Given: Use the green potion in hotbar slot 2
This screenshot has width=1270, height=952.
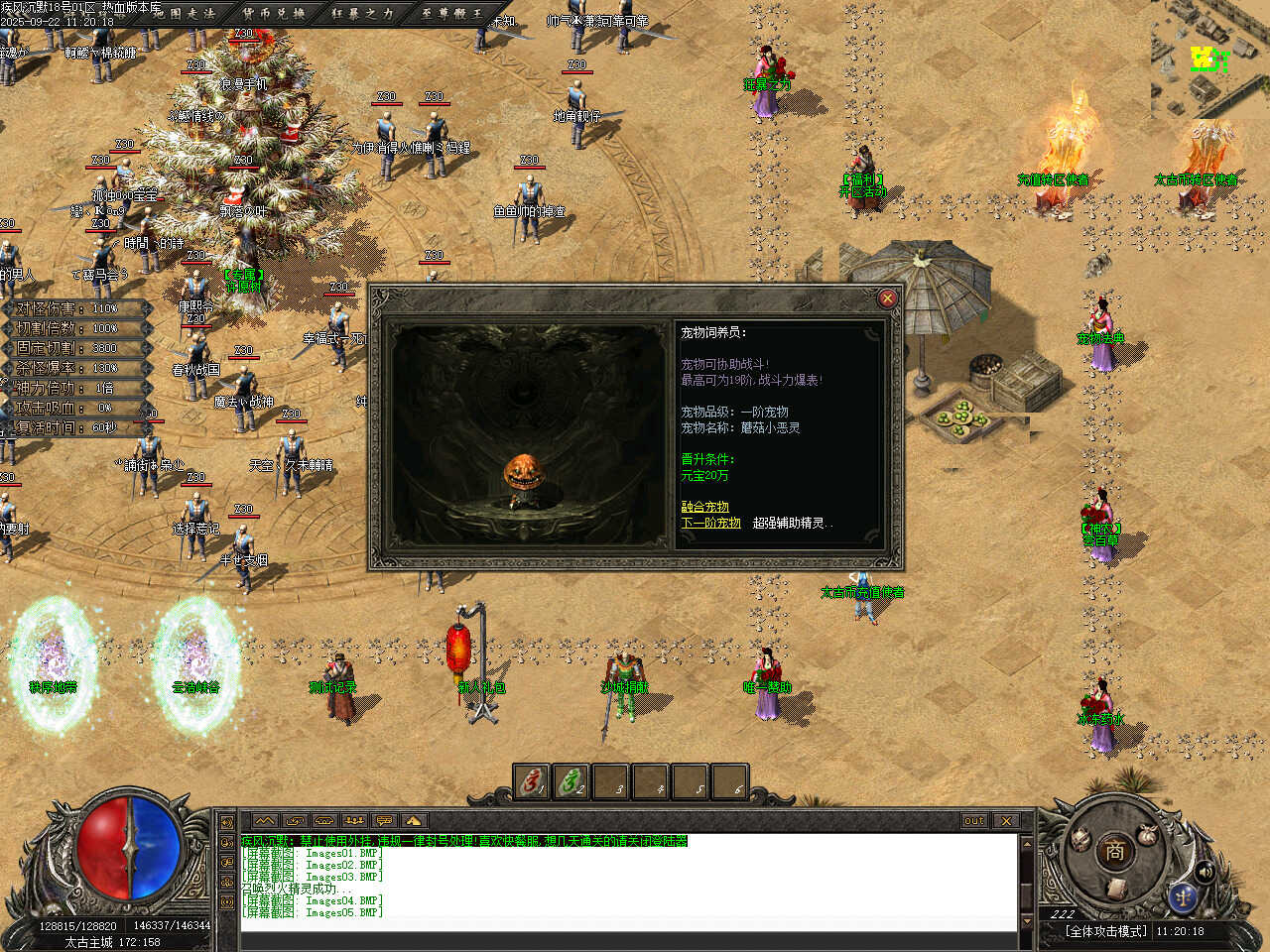Looking at the screenshot, I should [571, 781].
